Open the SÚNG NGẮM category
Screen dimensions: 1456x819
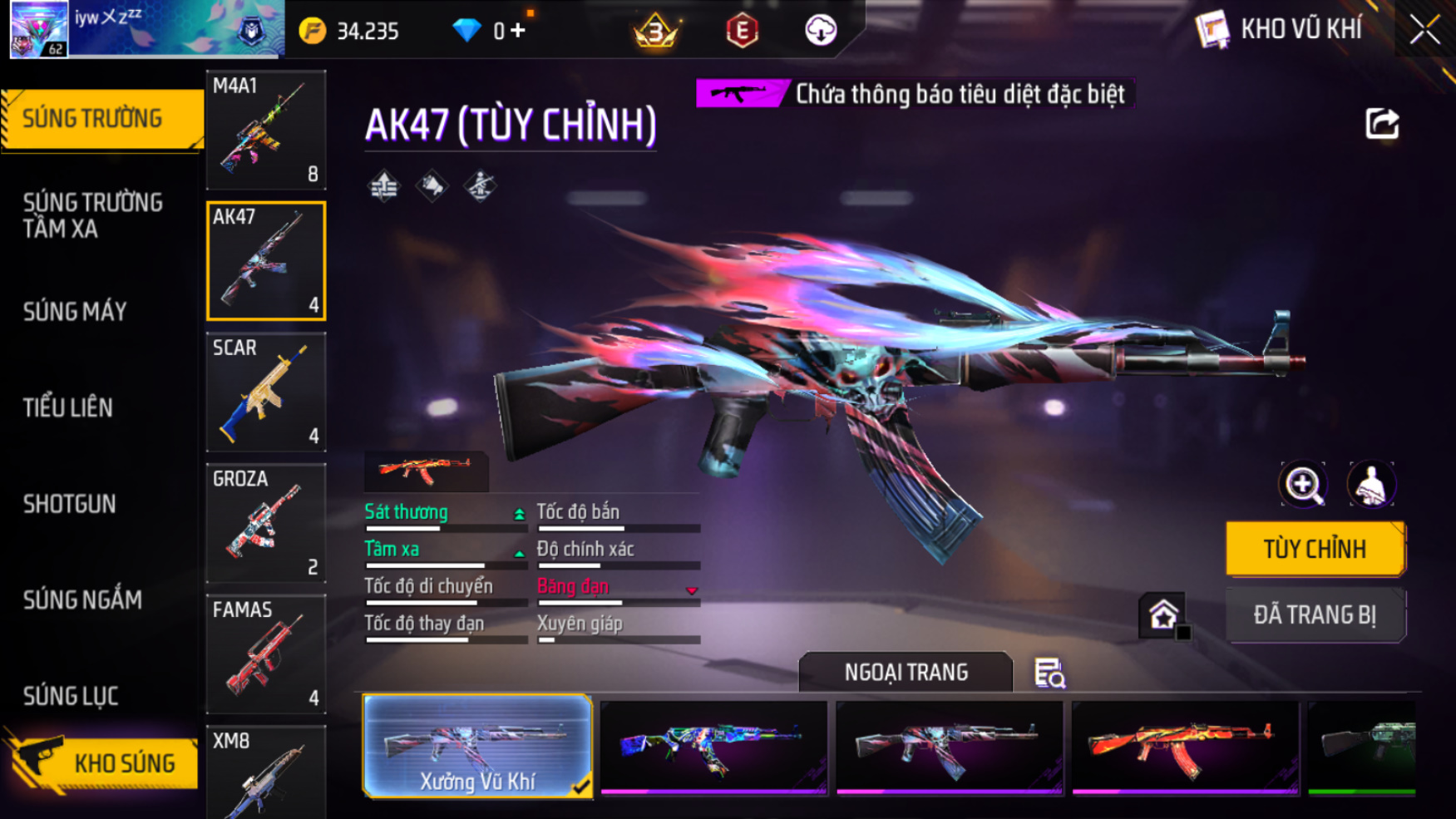click(82, 599)
